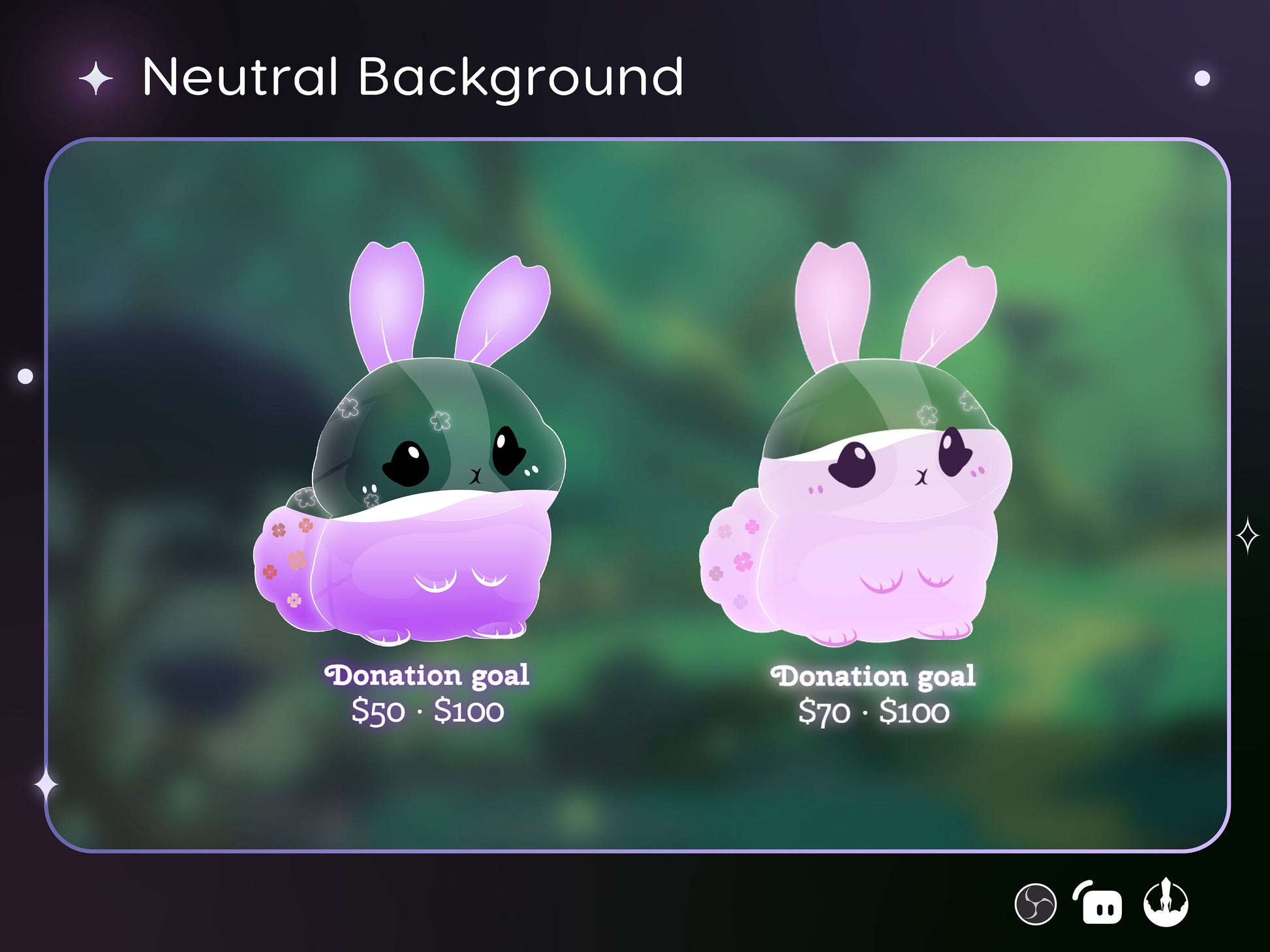Click the OBS Studio logo icon
Screen dimensions: 1270x952
click(x=1035, y=904)
